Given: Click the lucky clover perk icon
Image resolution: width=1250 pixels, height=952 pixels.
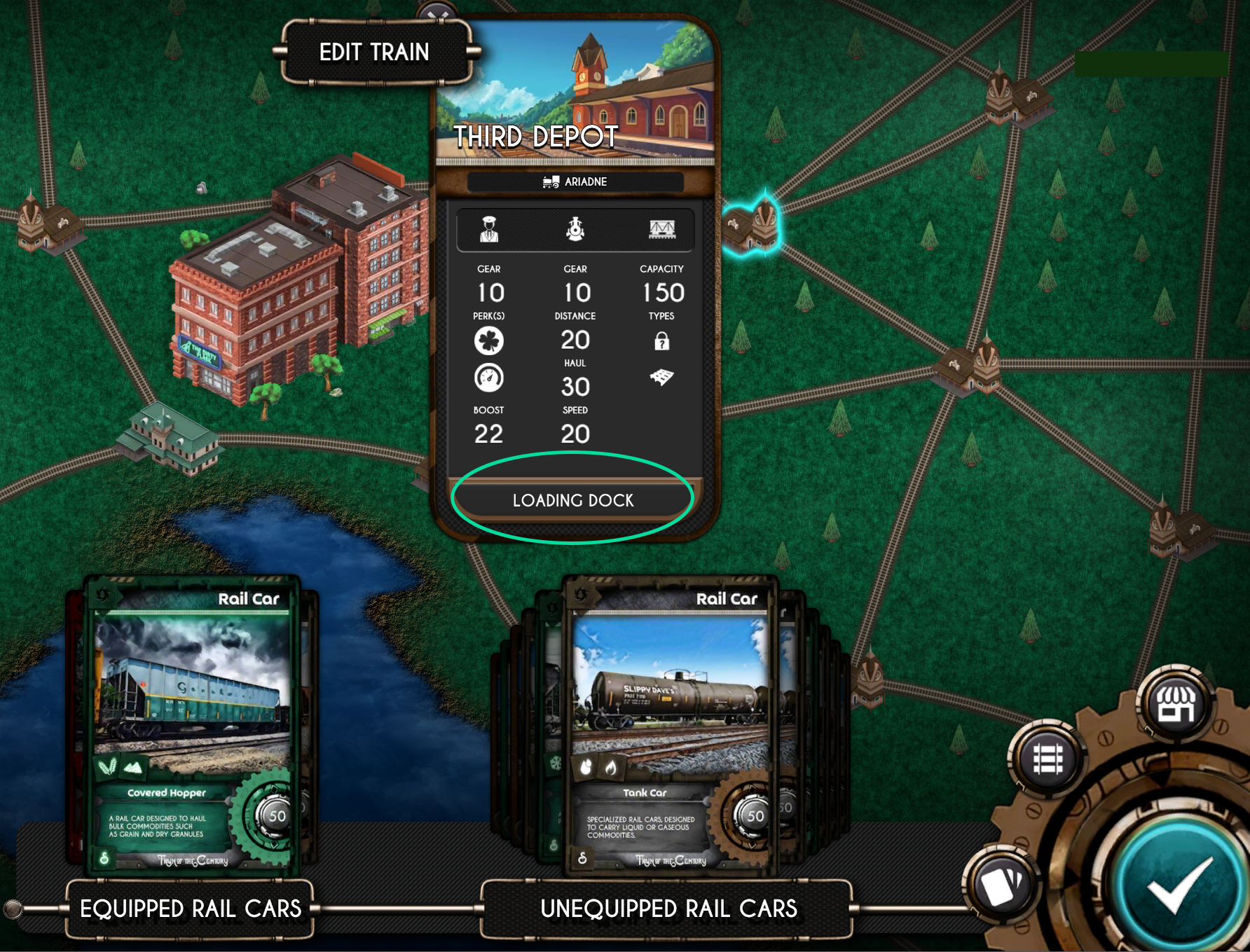Looking at the screenshot, I should click(489, 341).
